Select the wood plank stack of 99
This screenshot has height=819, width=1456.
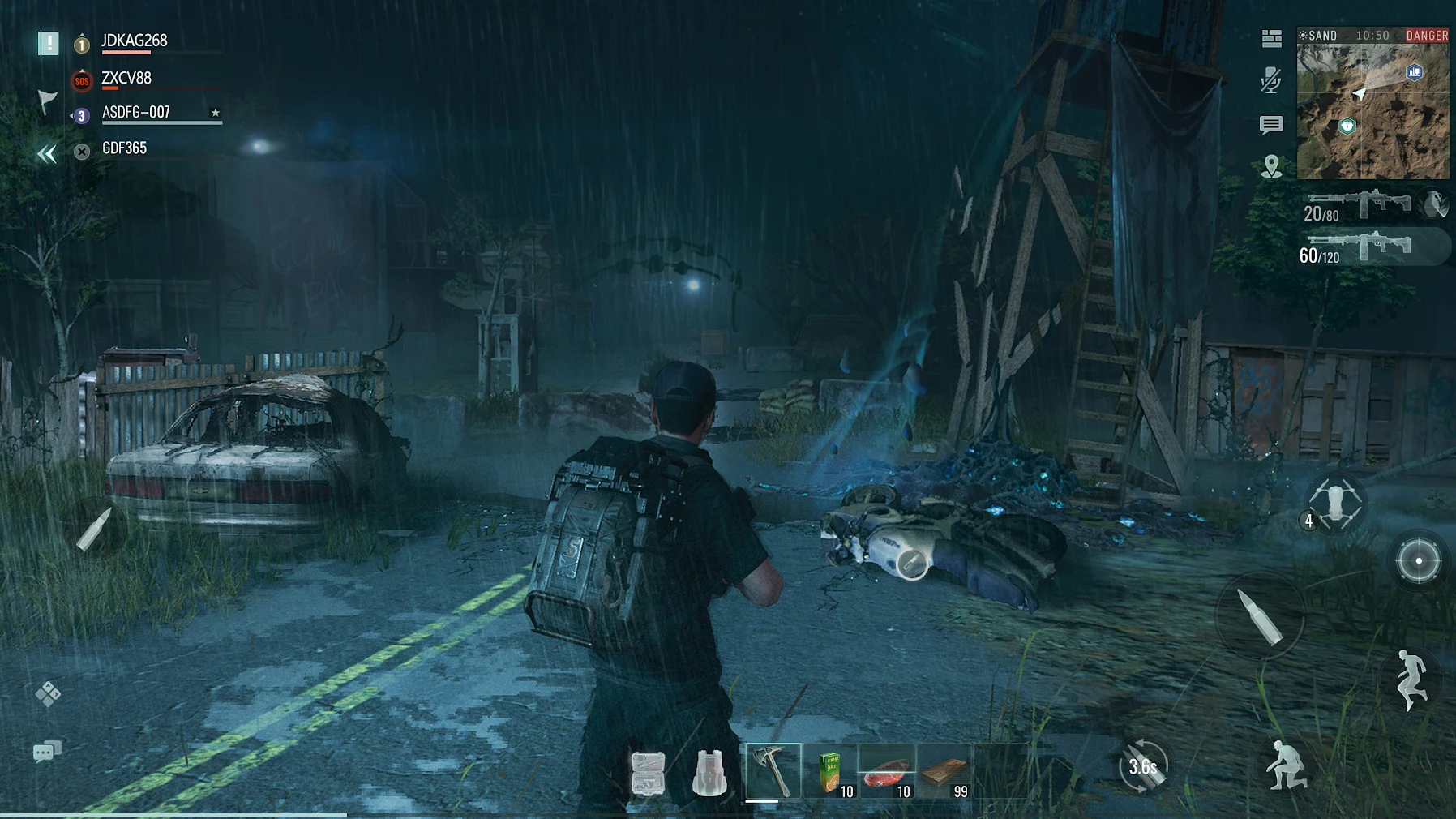pyautogui.click(x=945, y=772)
